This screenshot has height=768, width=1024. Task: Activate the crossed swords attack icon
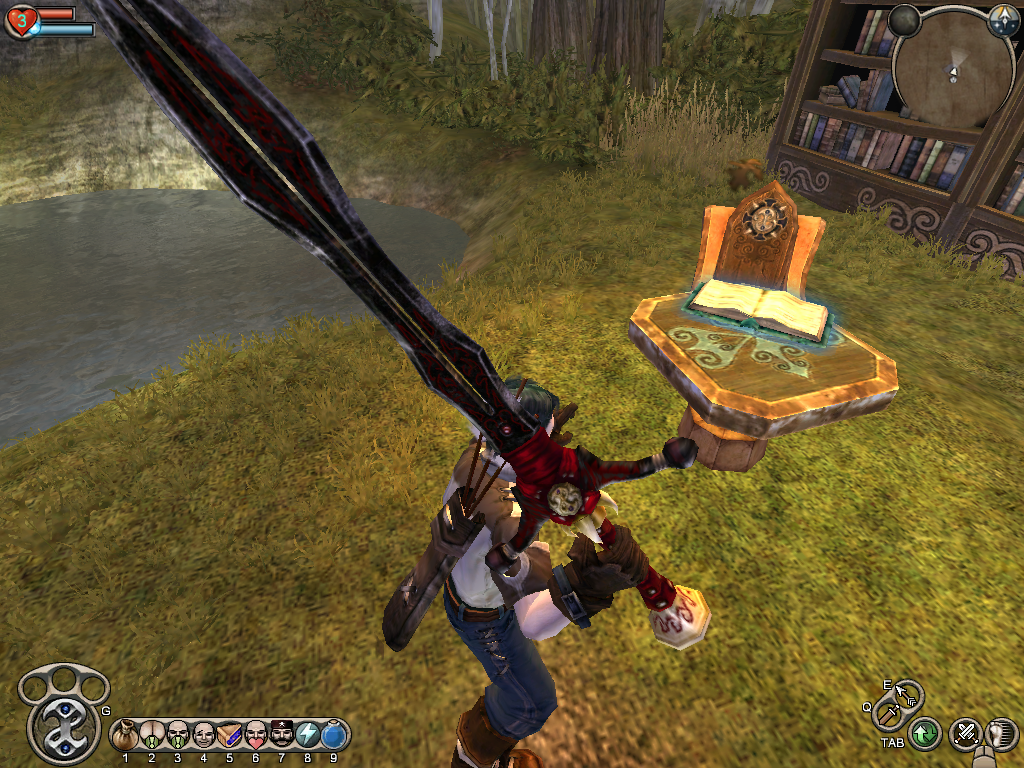[965, 735]
